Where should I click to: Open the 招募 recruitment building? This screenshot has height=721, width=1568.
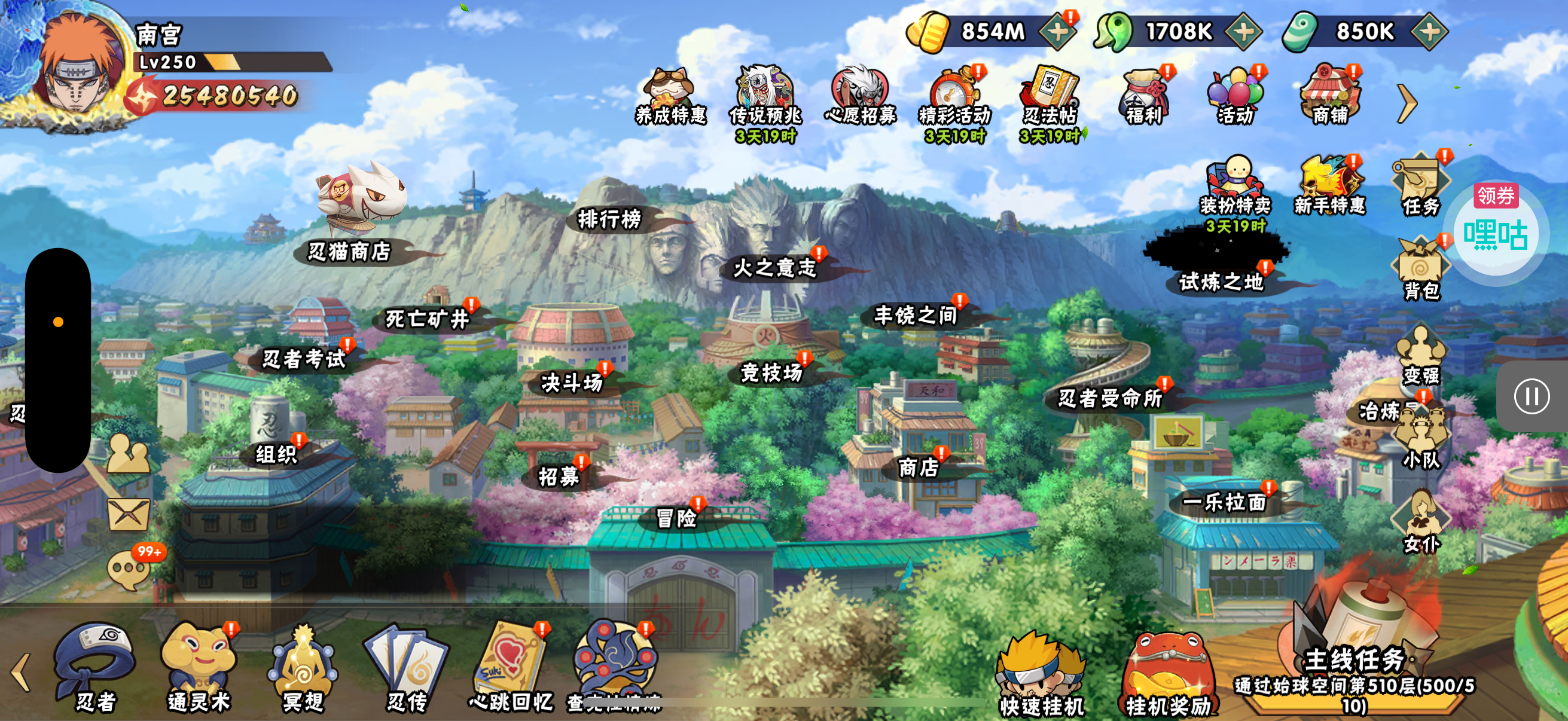click(558, 476)
